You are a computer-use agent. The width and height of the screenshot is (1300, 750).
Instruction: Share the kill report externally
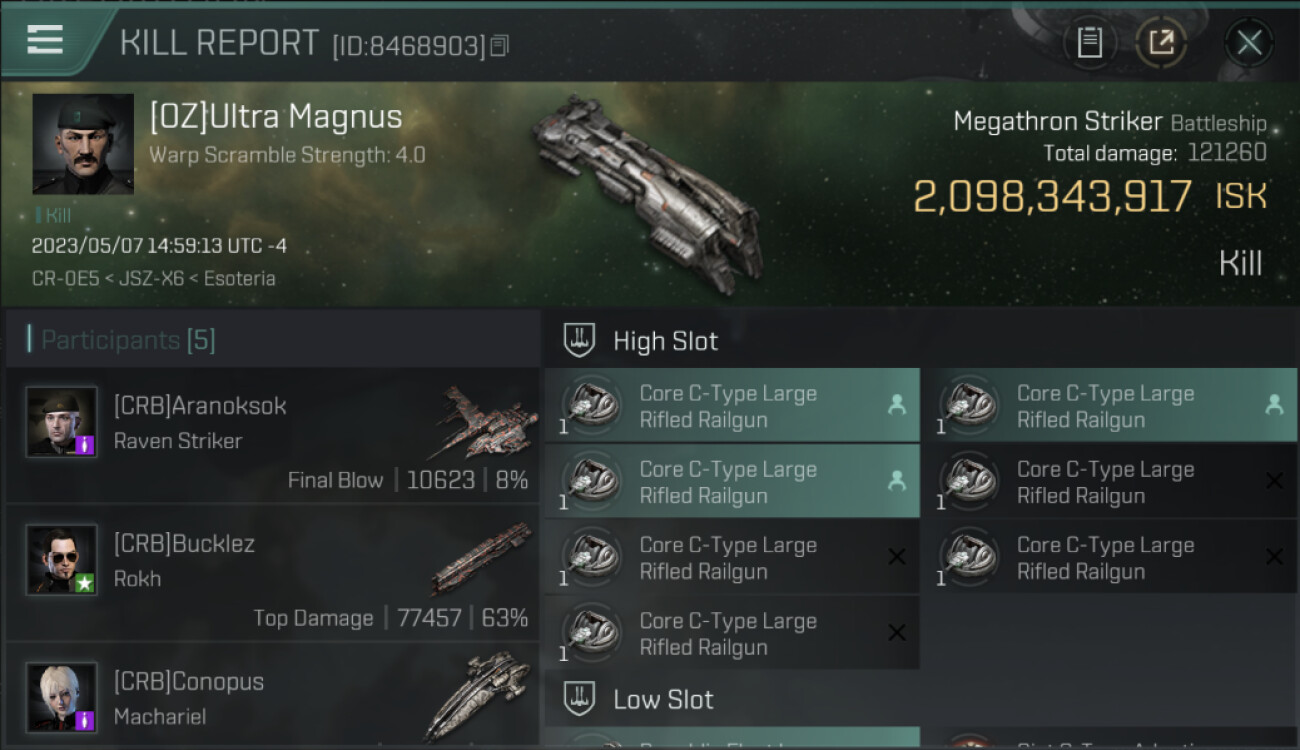tap(1161, 43)
